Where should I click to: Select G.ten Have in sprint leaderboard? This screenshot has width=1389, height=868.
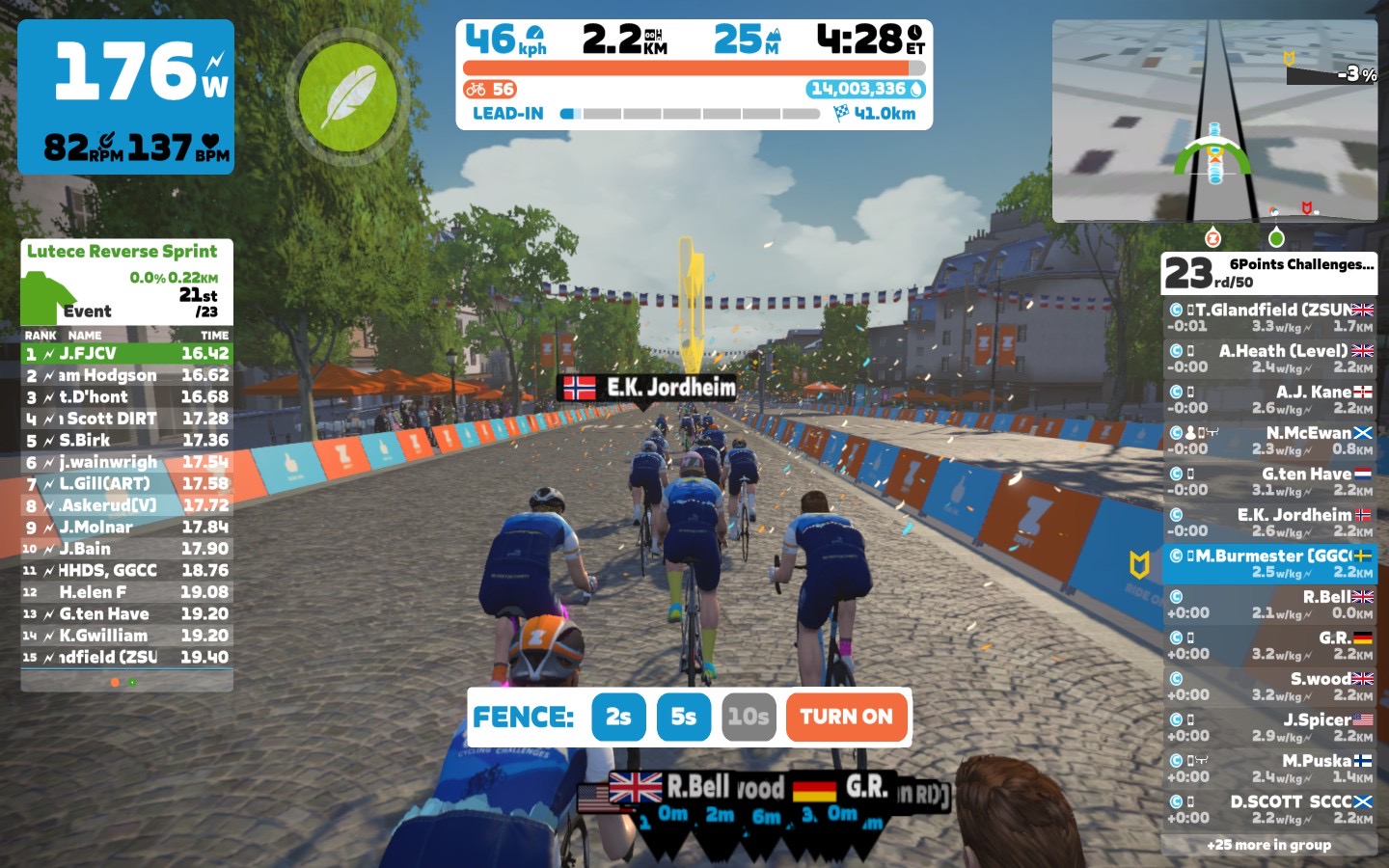pyautogui.click(x=126, y=614)
